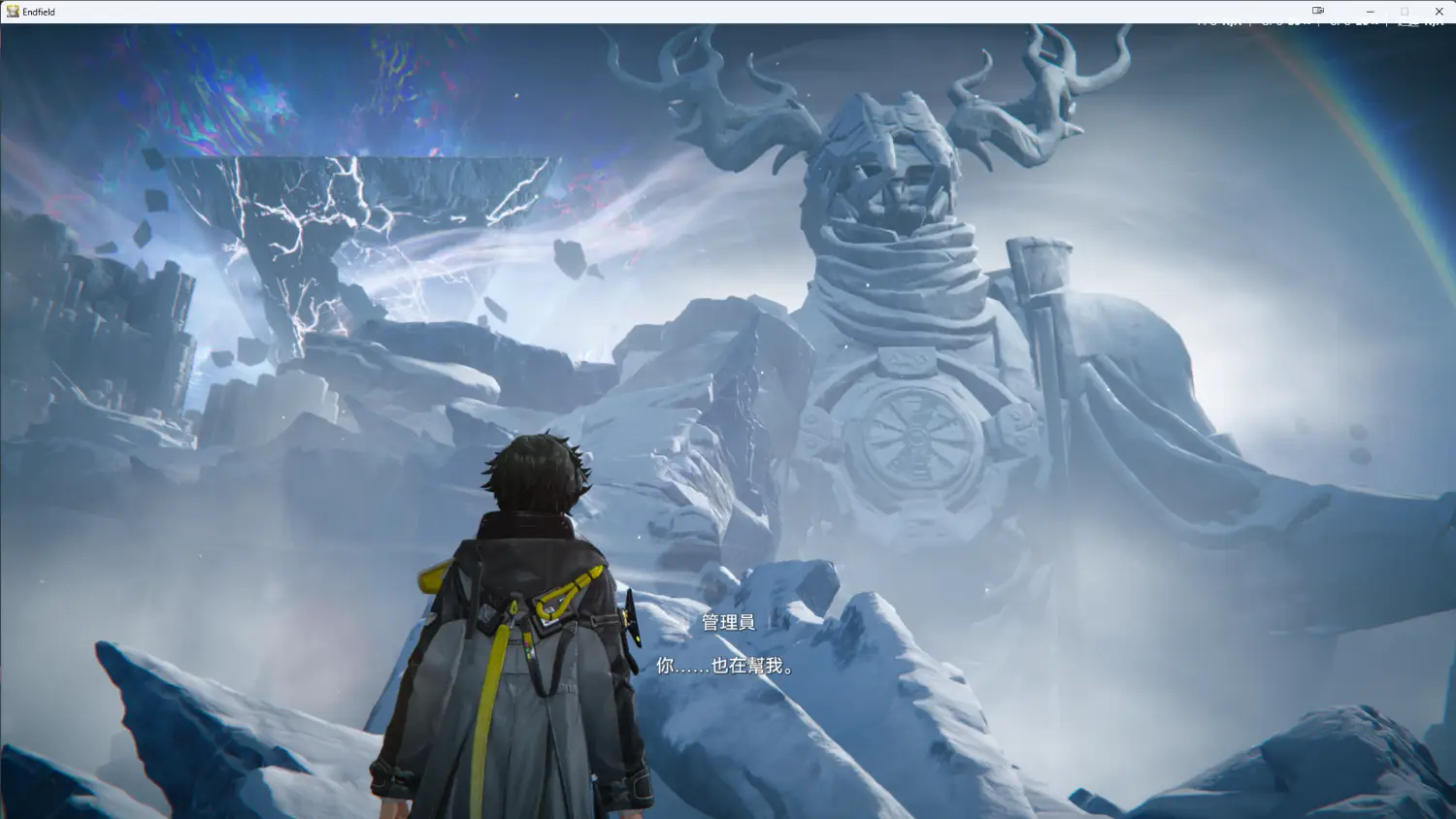Close the Endfield game window

(x=1439, y=12)
